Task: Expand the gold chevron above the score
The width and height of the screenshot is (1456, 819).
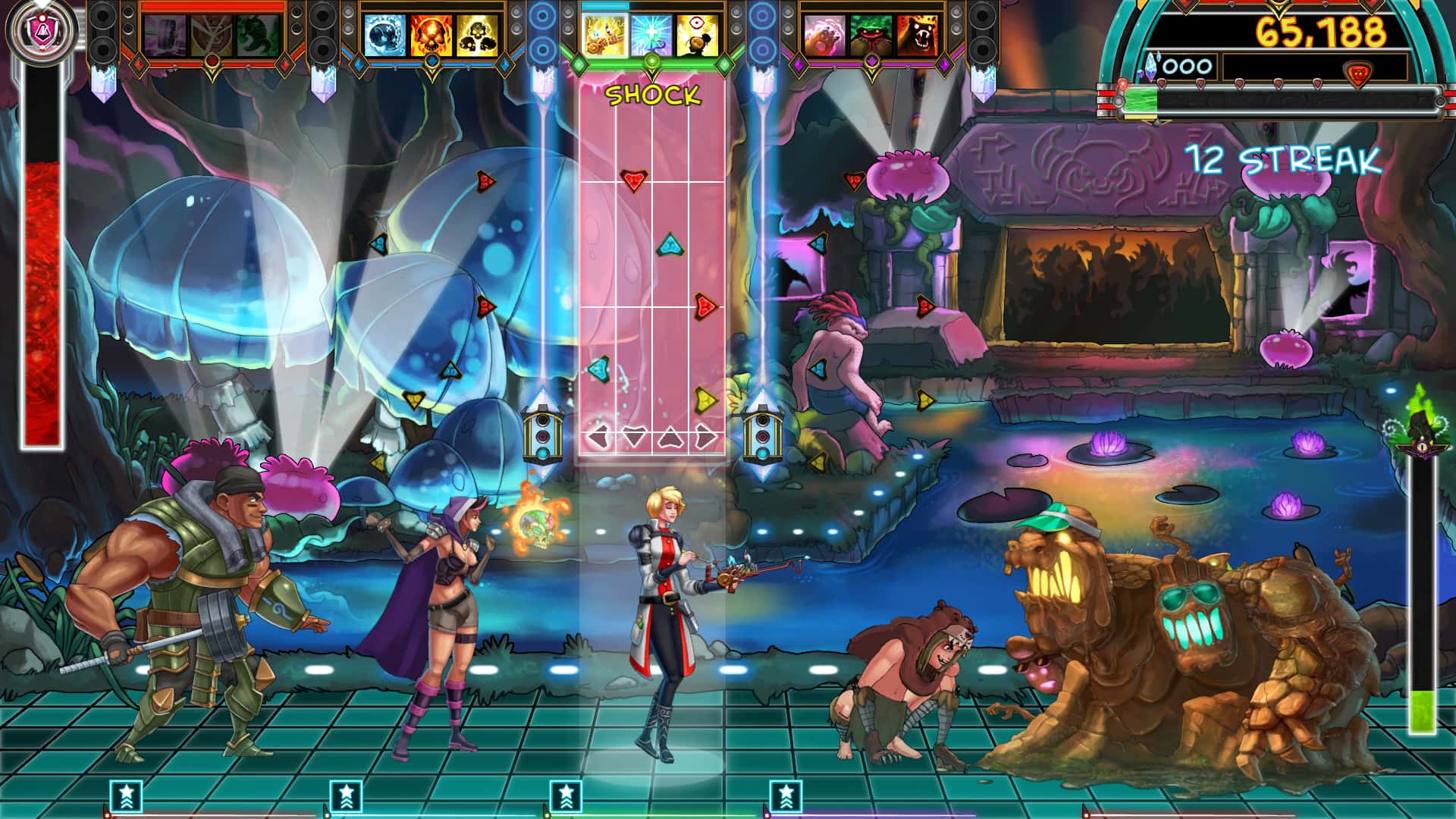Action: pyautogui.click(x=1279, y=9)
